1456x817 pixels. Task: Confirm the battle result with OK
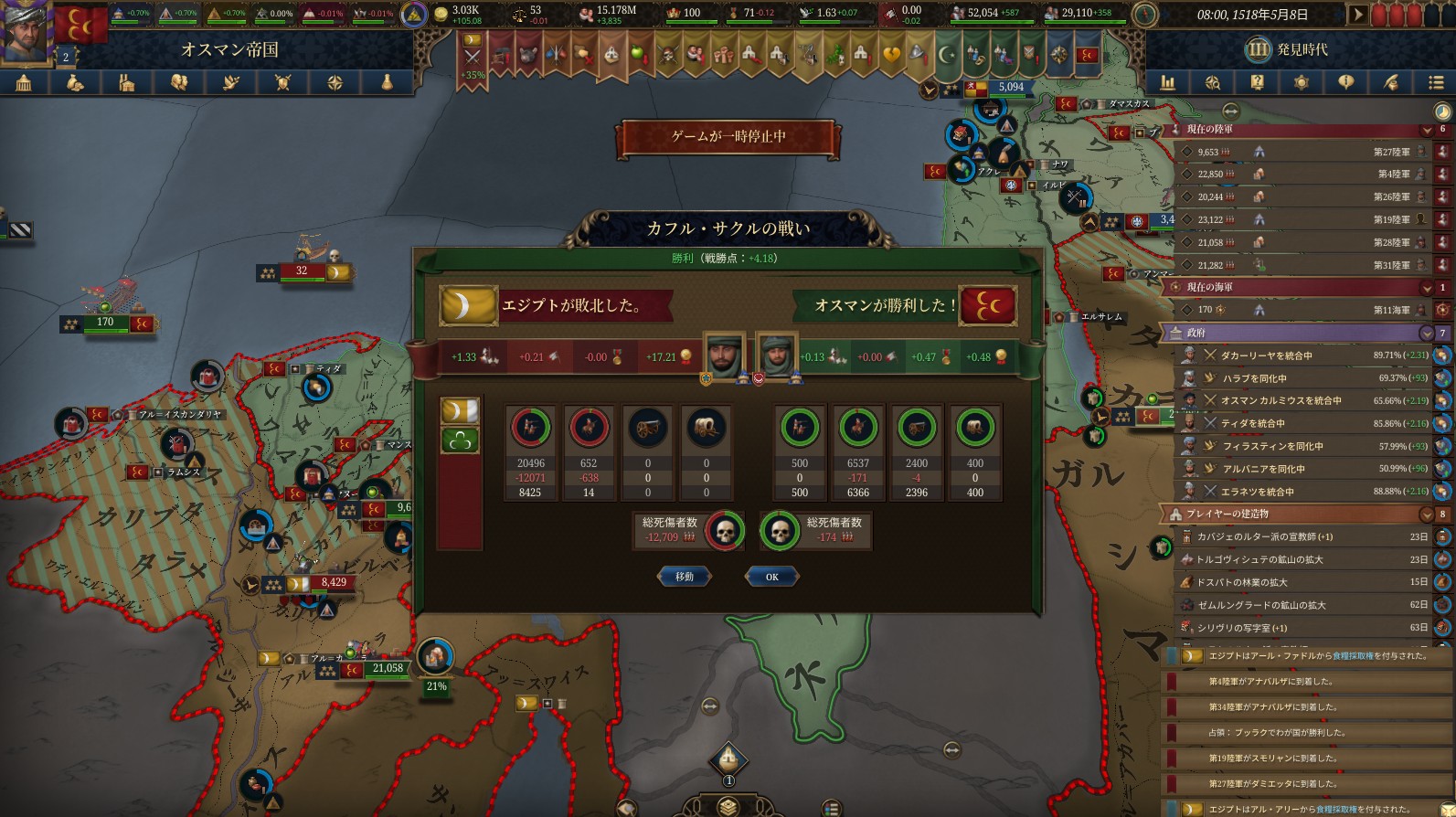pyautogui.click(x=771, y=577)
